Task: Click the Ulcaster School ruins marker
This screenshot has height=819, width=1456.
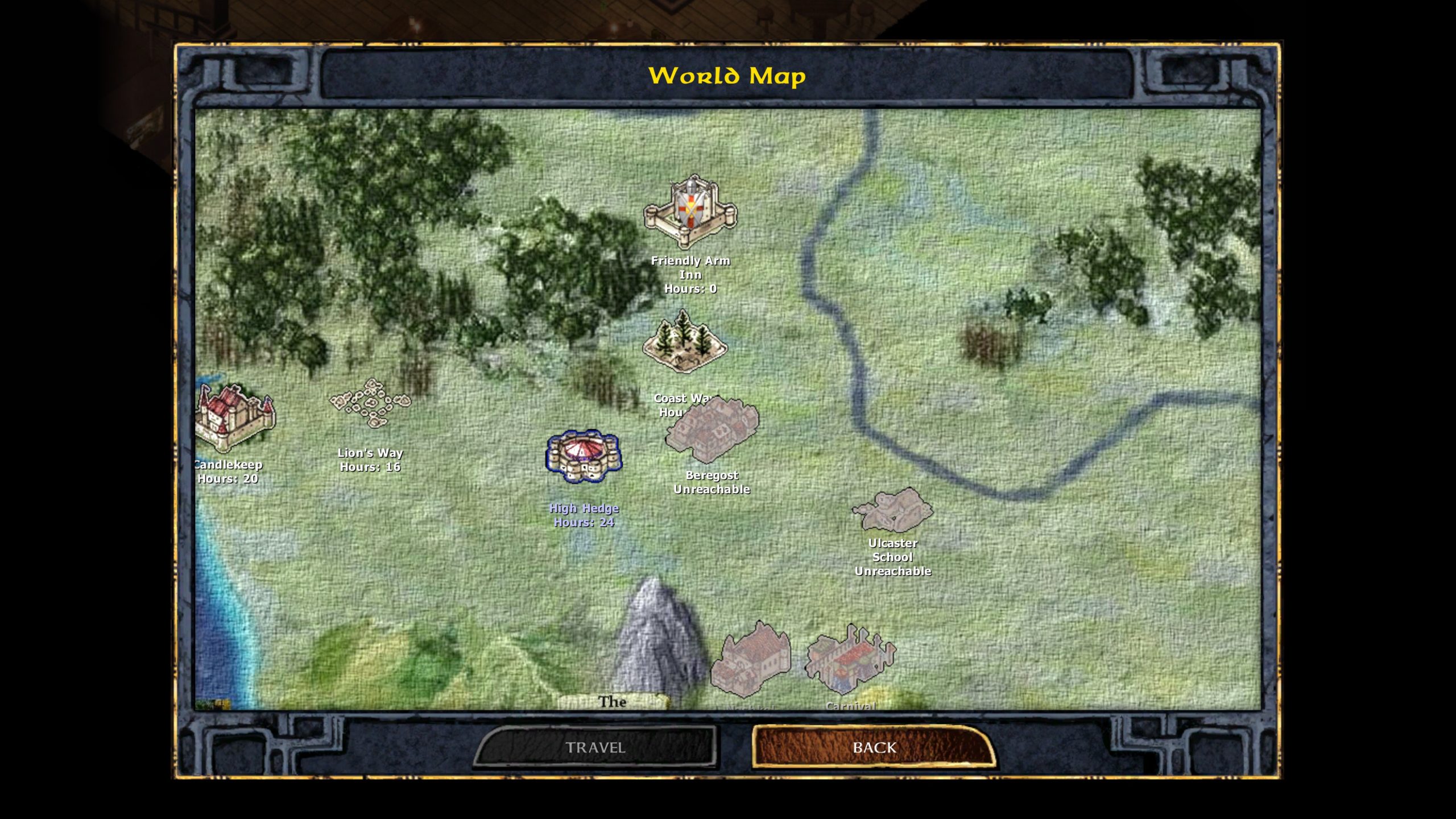Action: pyautogui.click(x=892, y=509)
